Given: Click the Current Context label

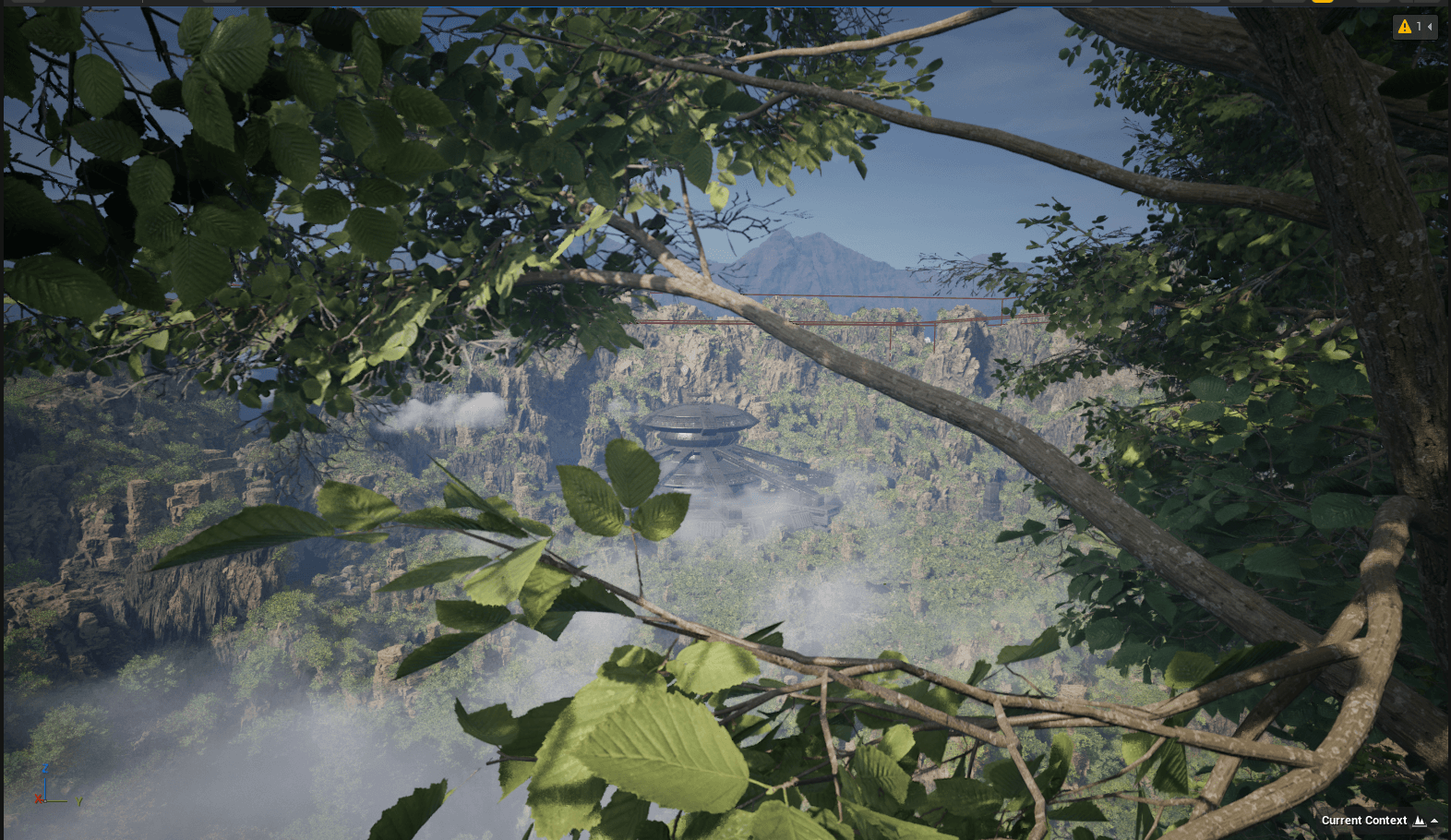Looking at the screenshot, I should coord(1364,820).
